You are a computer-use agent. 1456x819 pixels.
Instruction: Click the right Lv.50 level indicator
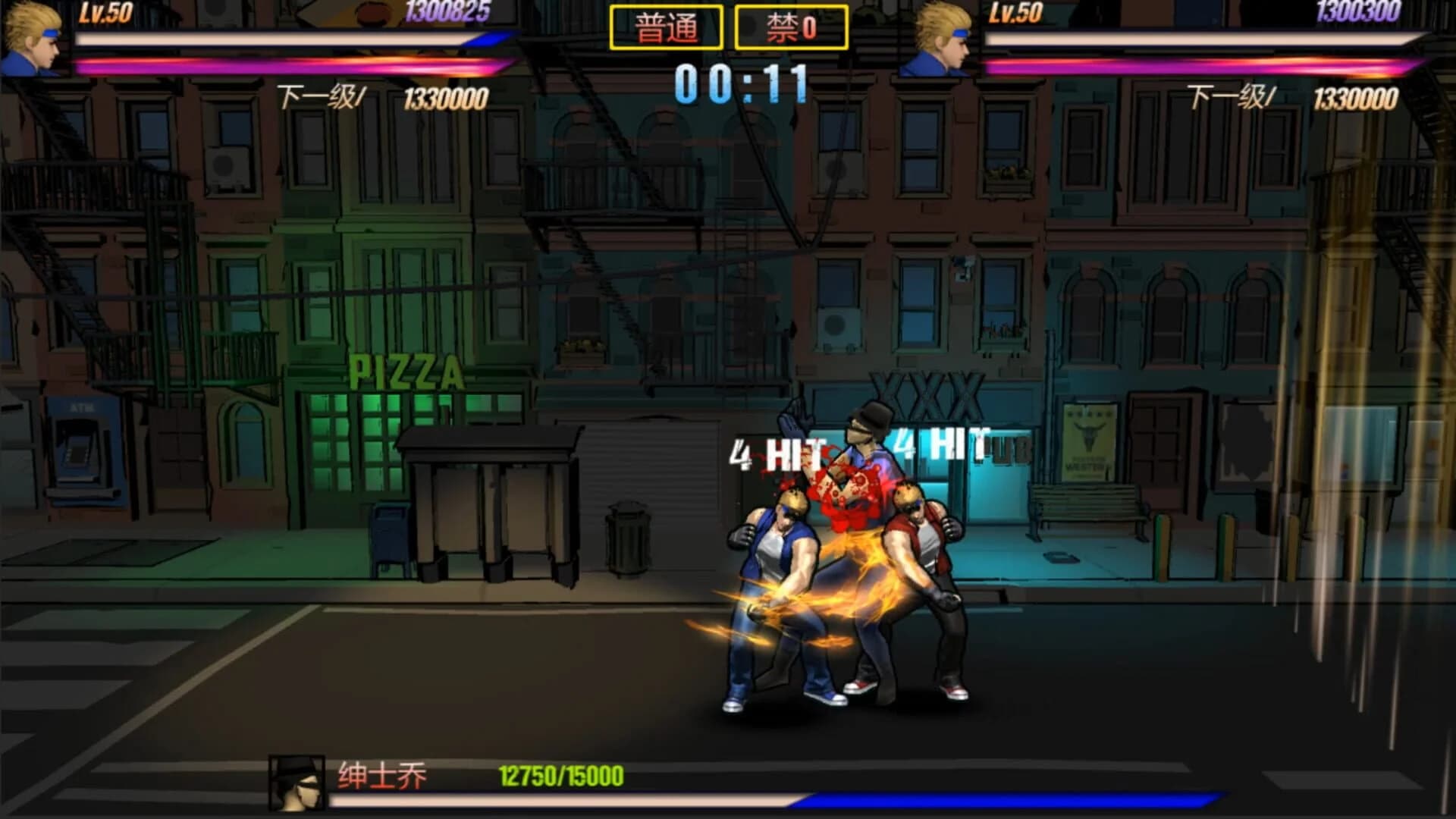(x=1017, y=12)
